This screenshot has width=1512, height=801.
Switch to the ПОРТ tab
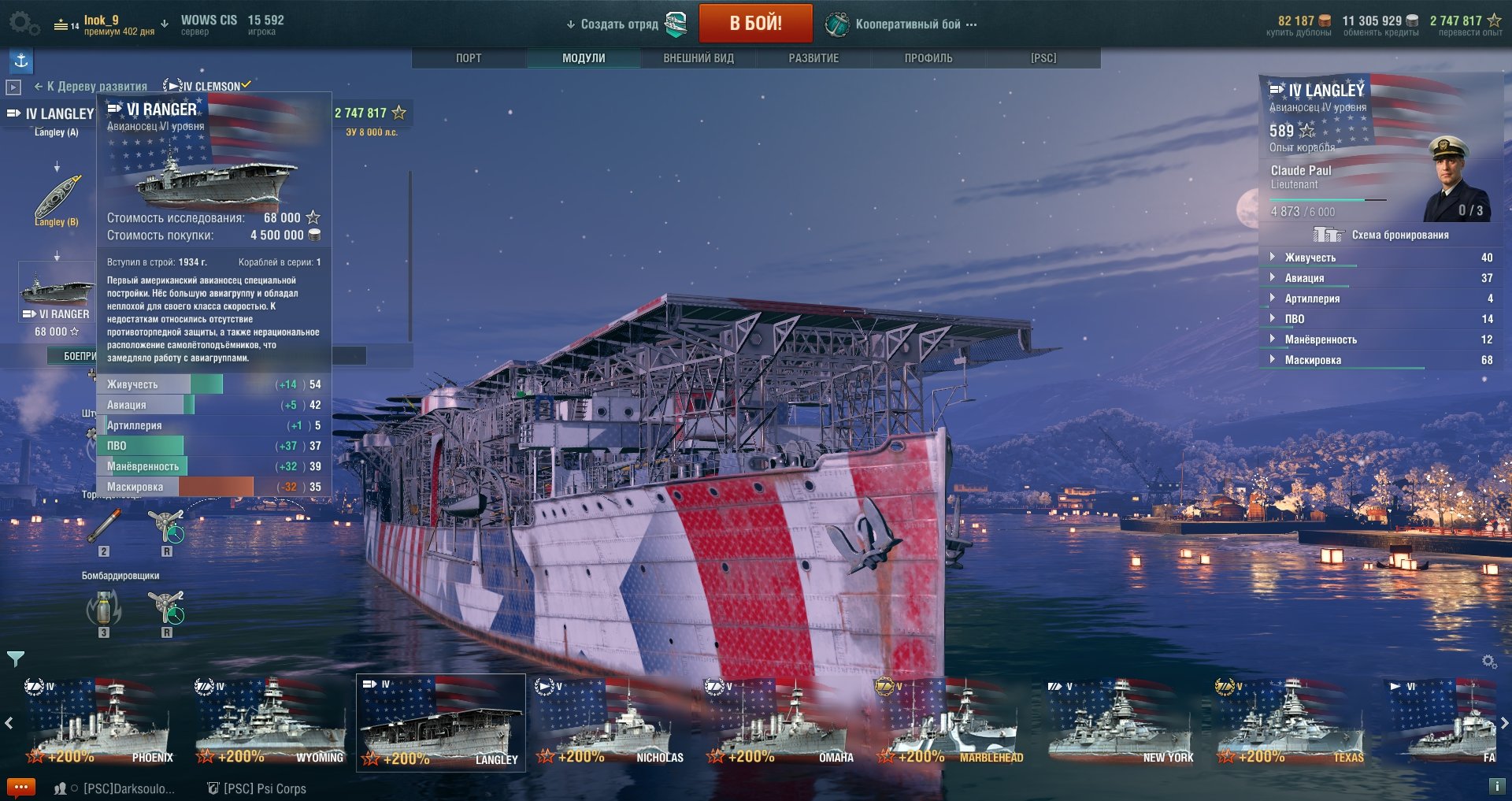click(469, 58)
